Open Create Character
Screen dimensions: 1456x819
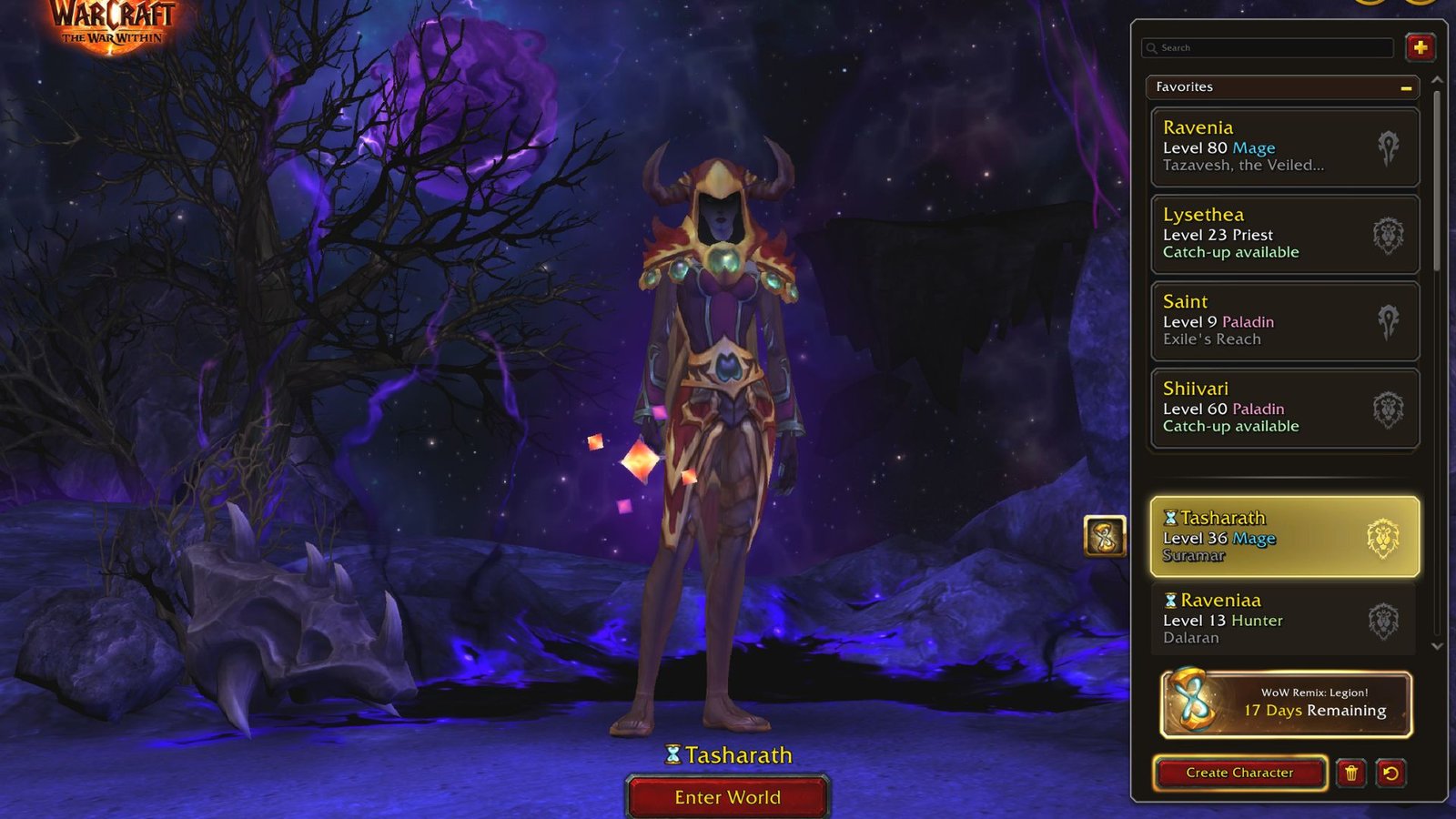1239,772
